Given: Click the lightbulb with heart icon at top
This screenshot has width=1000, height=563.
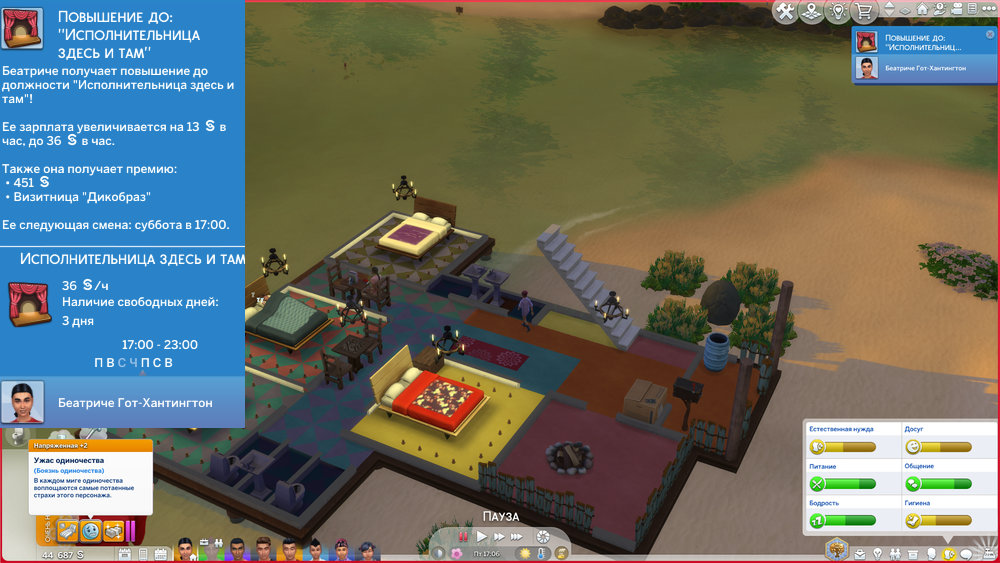Looking at the screenshot, I should point(838,11).
